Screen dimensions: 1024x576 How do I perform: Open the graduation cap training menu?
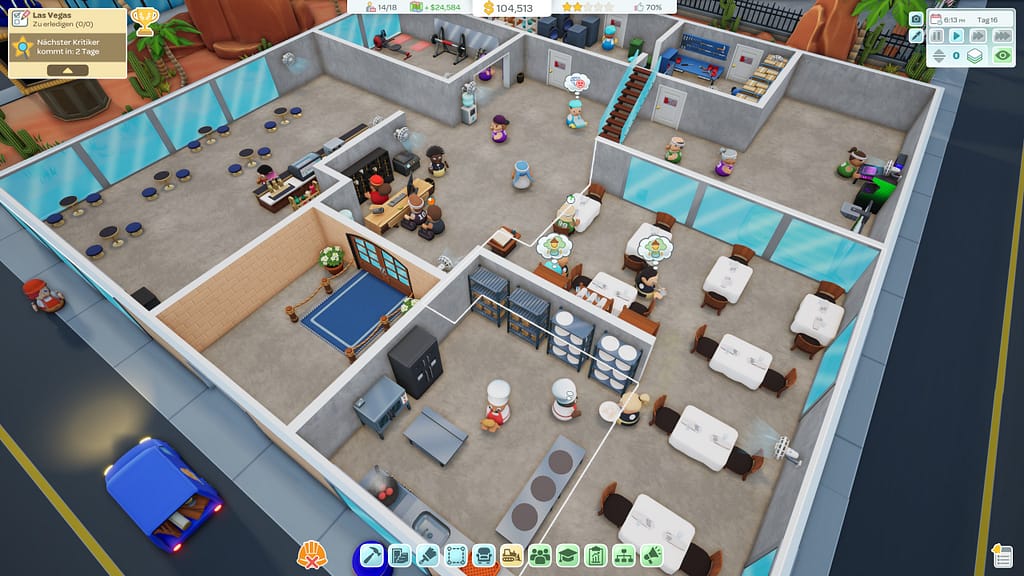[x=568, y=555]
